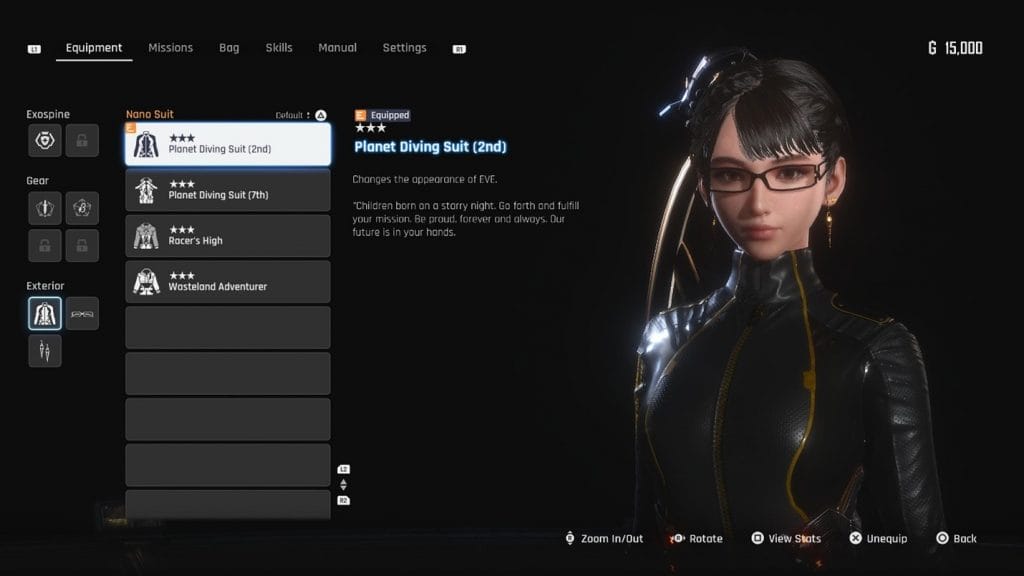Change the Default sort order

pyautogui.click(x=300, y=115)
